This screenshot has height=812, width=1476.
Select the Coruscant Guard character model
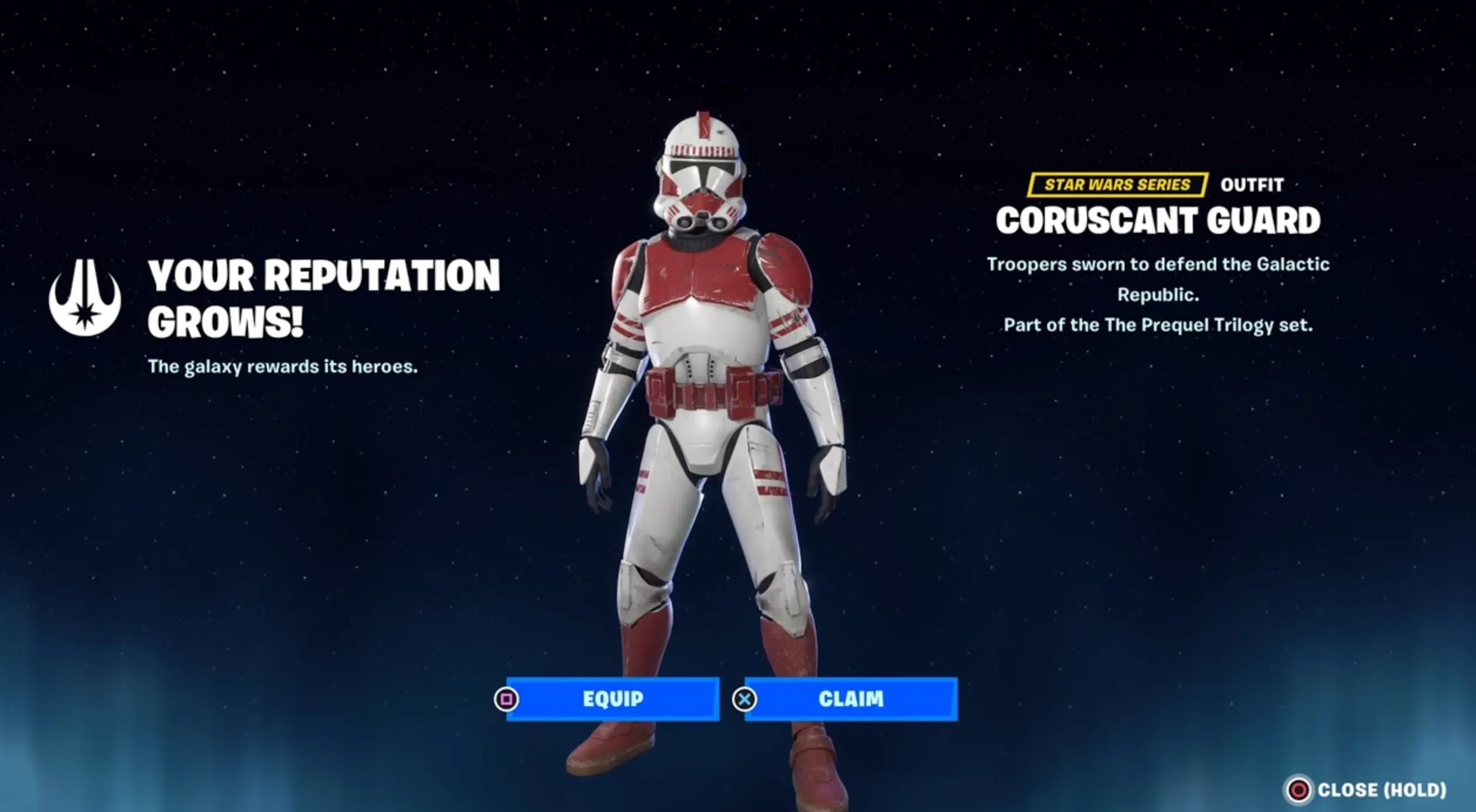[705, 411]
